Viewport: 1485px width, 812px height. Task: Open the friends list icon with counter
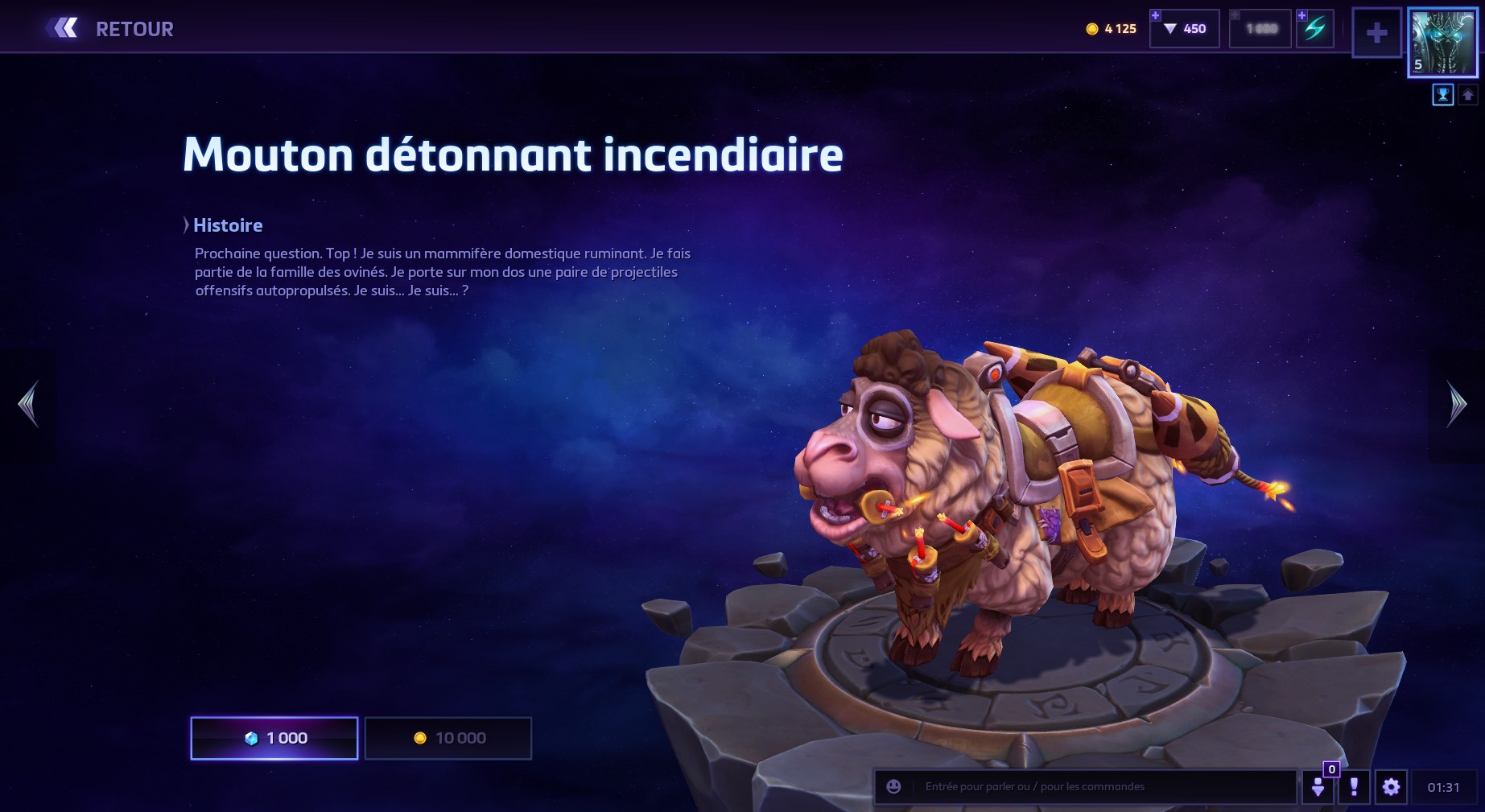pyautogui.click(x=1318, y=786)
